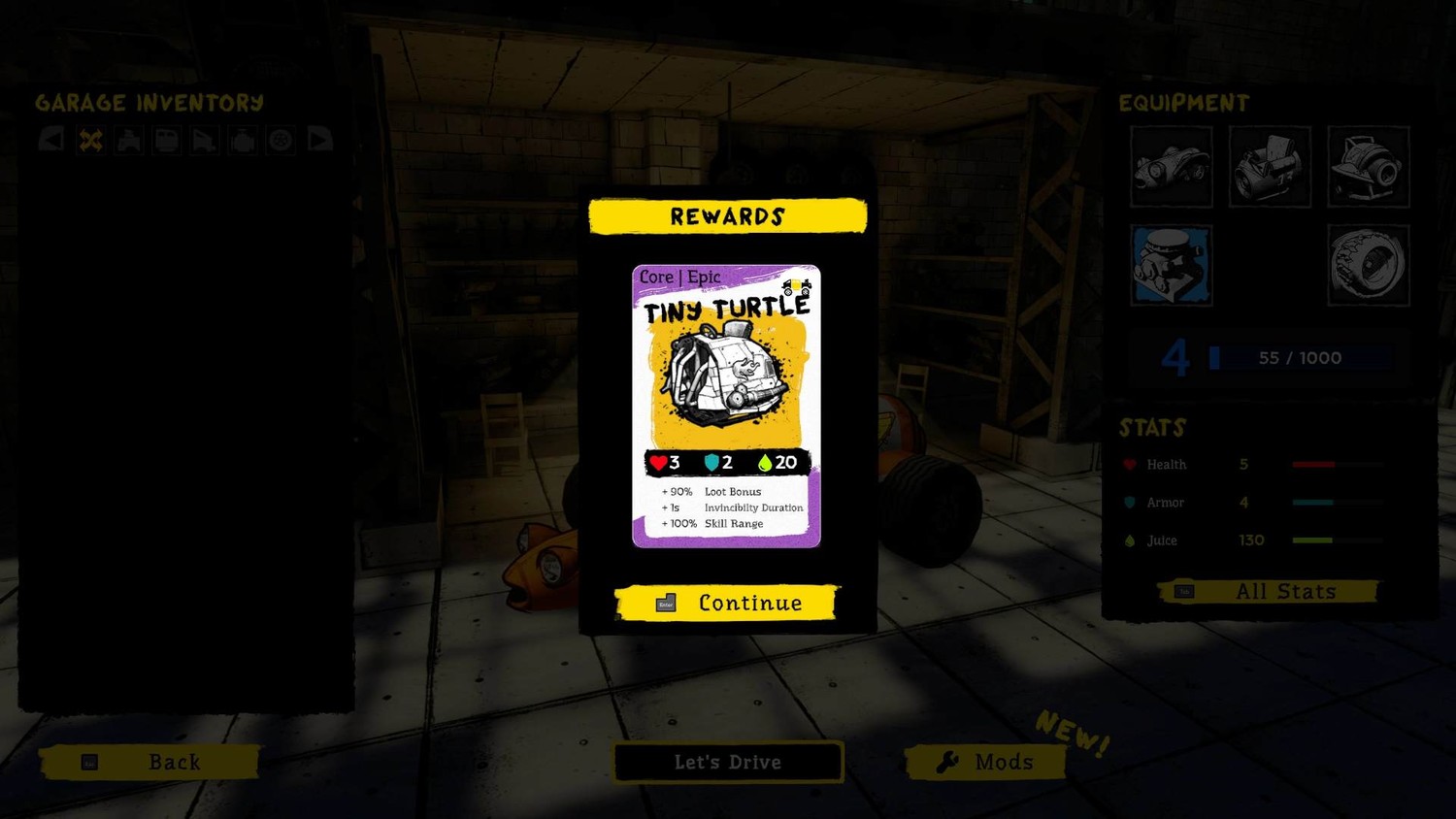Select the equipped seat part slot
This screenshot has height=819, width=1456.
click(x=1270, y=167)
